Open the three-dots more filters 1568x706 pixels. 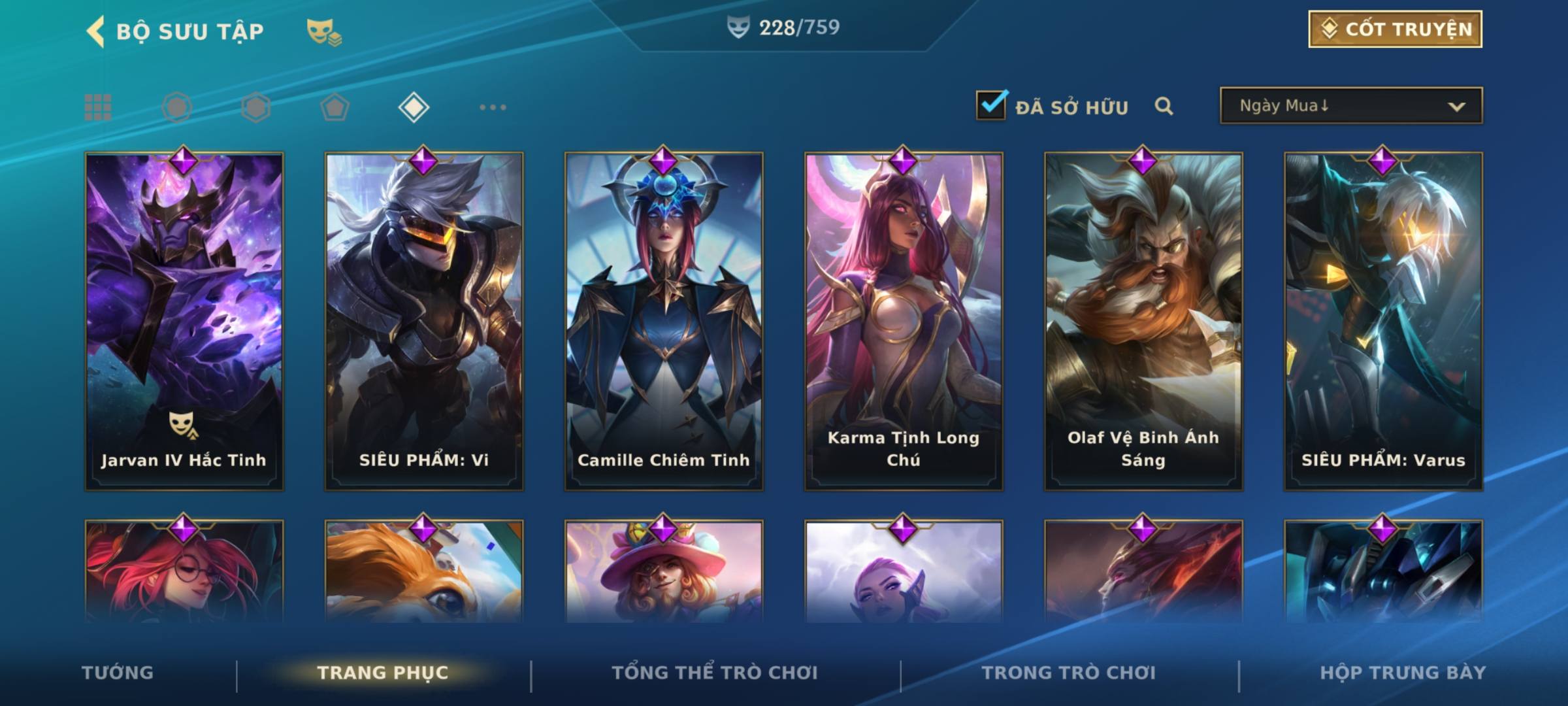493,107
